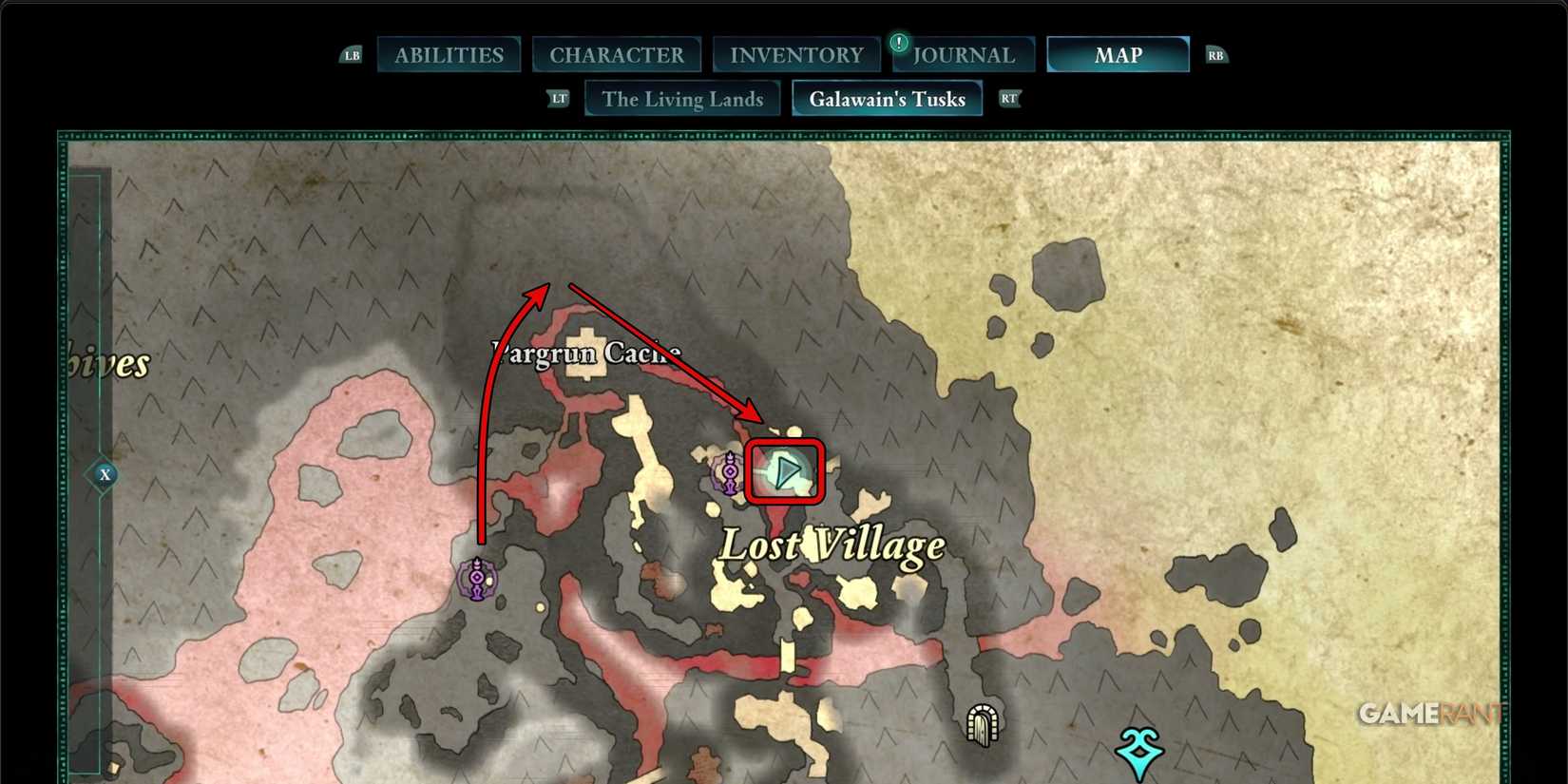Click the X button prompt on the left edge
The height and width of the screenshot is (784, 1568).
tap(105, 474)
